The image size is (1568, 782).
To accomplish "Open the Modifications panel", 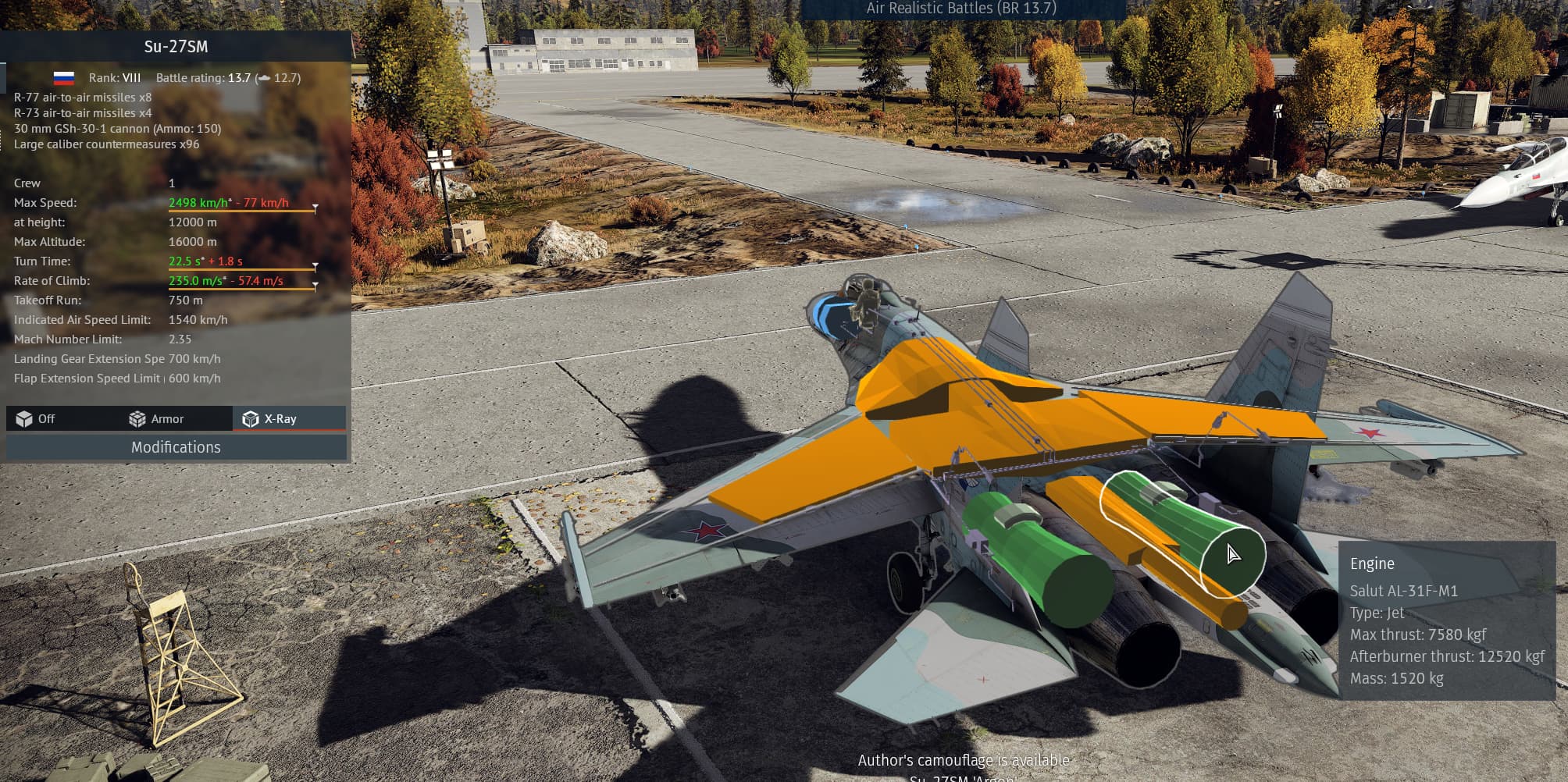I will [x=176, y=447].
